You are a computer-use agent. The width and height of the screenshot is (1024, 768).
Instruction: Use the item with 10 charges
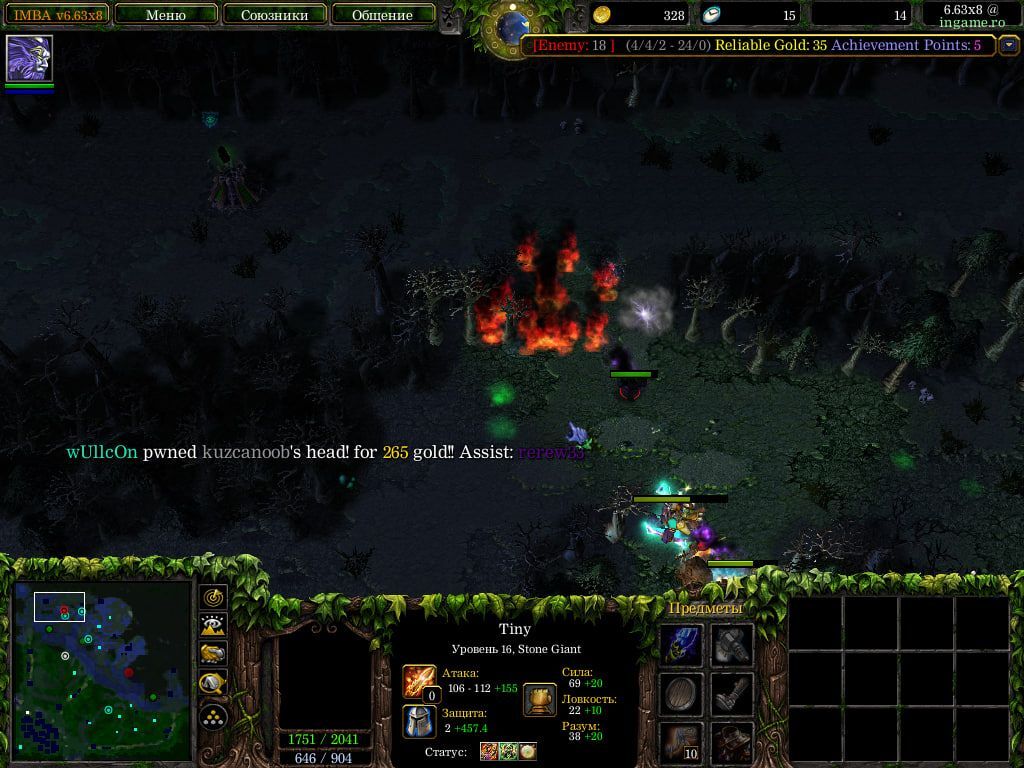(x=682, y=743)
